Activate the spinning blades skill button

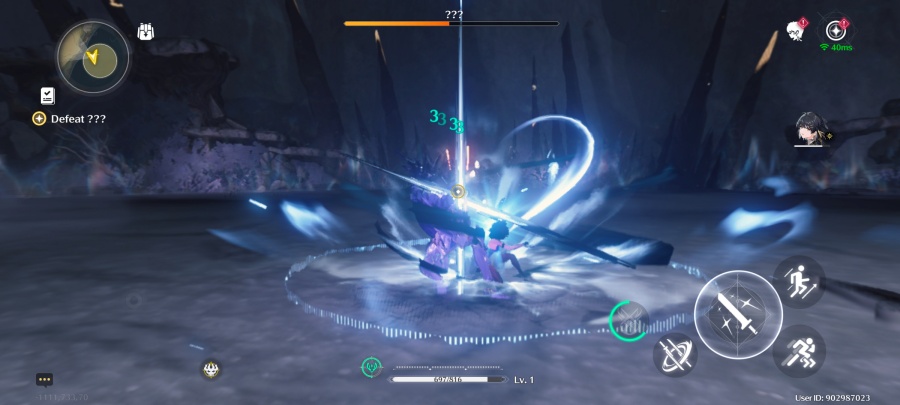point(675,355)
